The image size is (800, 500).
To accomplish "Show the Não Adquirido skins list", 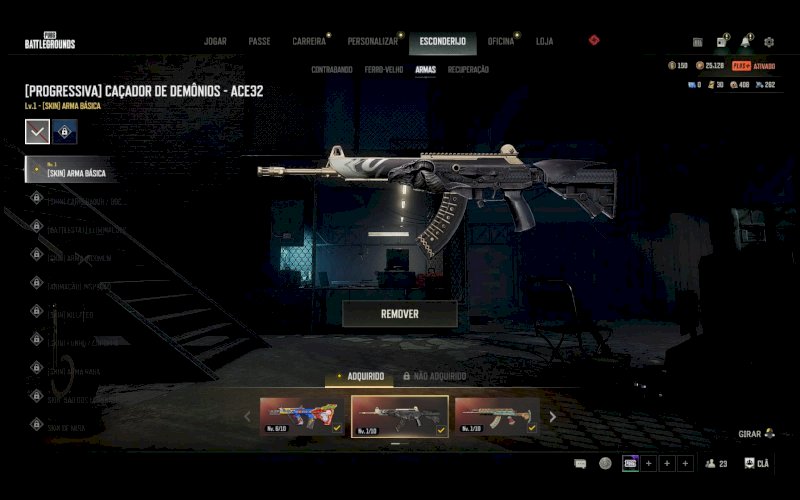I will 434,376.
